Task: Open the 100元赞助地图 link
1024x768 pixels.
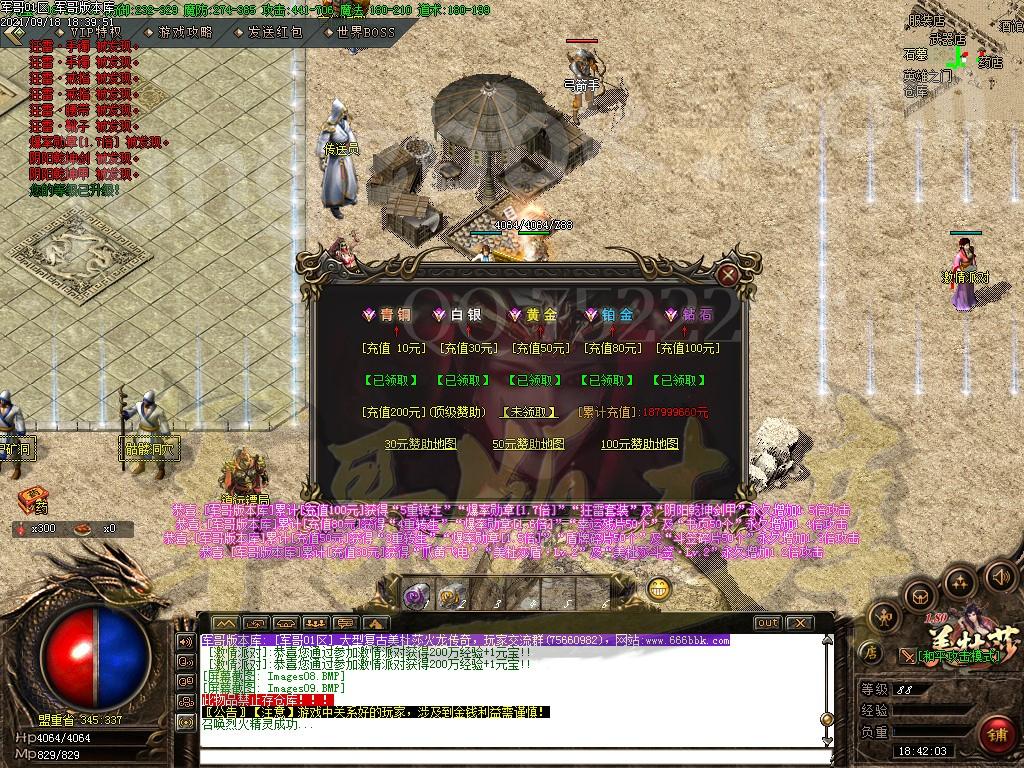Action: pyautogui.click(x=638, y=444)
